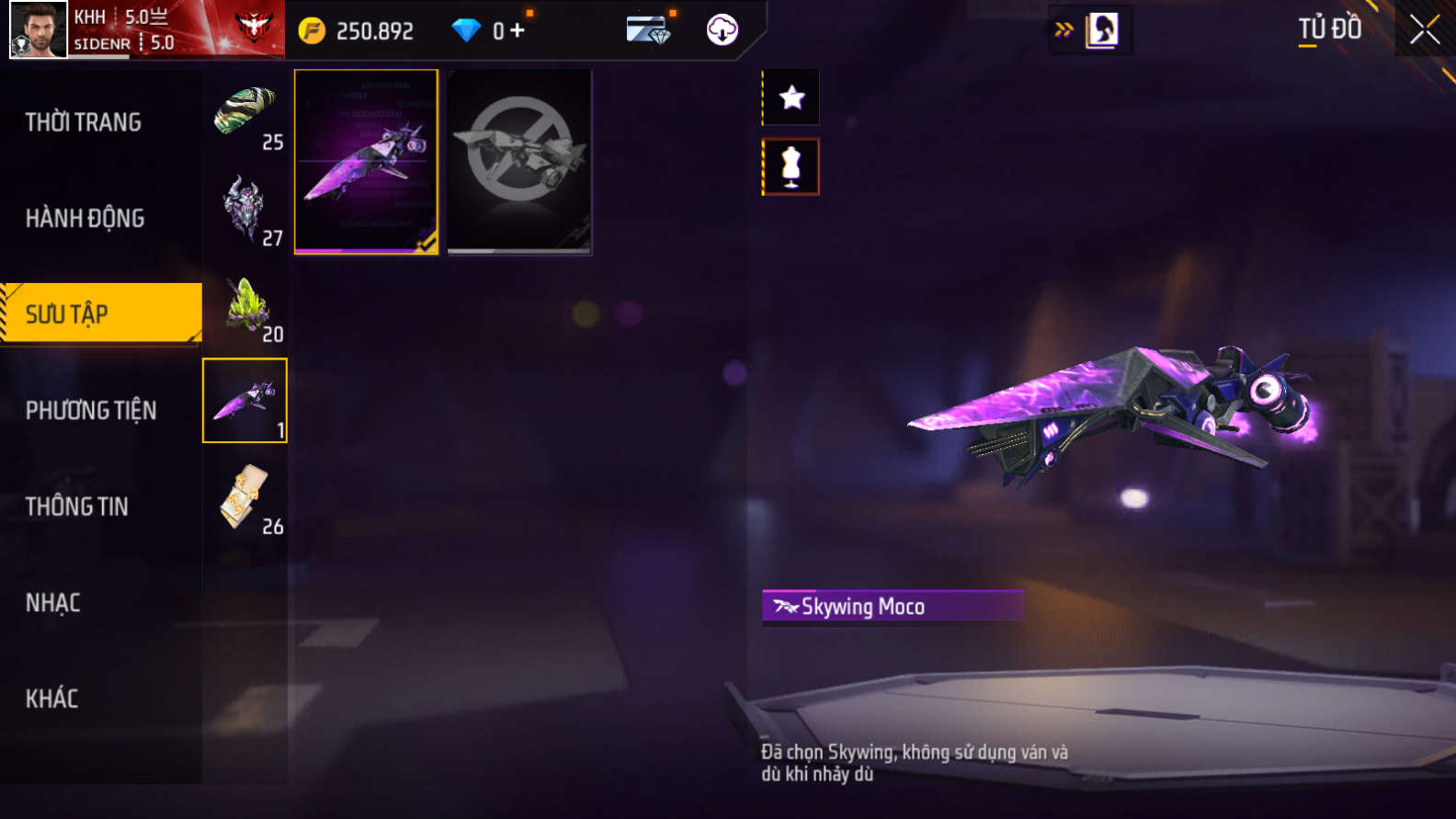
Task: Switch to the Hành Động tab
Action: pos(85,219)
